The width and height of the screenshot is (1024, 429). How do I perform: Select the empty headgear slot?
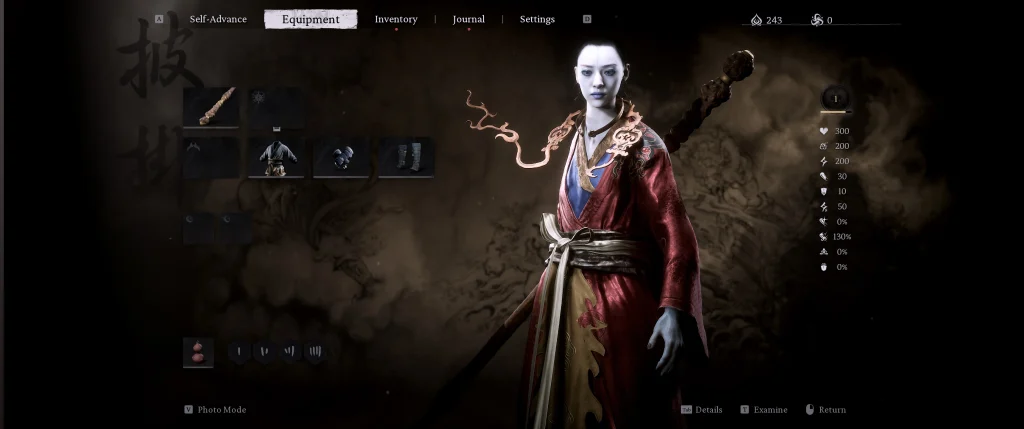click(x=210, y=158)
